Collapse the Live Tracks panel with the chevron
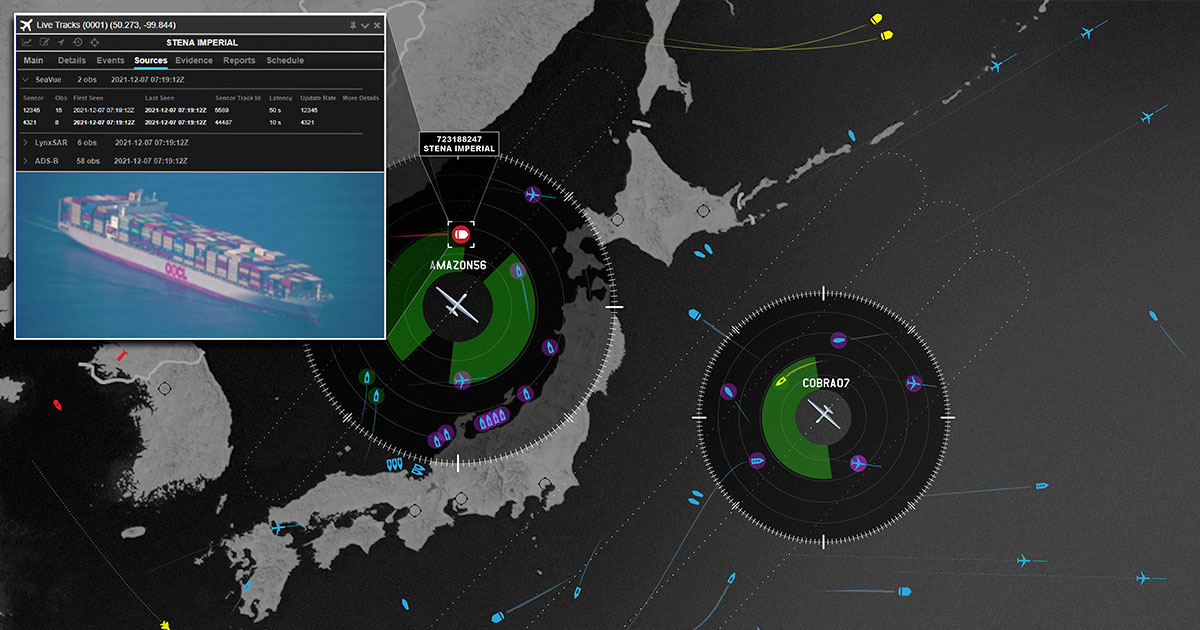The image size is (1200, 630). [x=365, y=25]
